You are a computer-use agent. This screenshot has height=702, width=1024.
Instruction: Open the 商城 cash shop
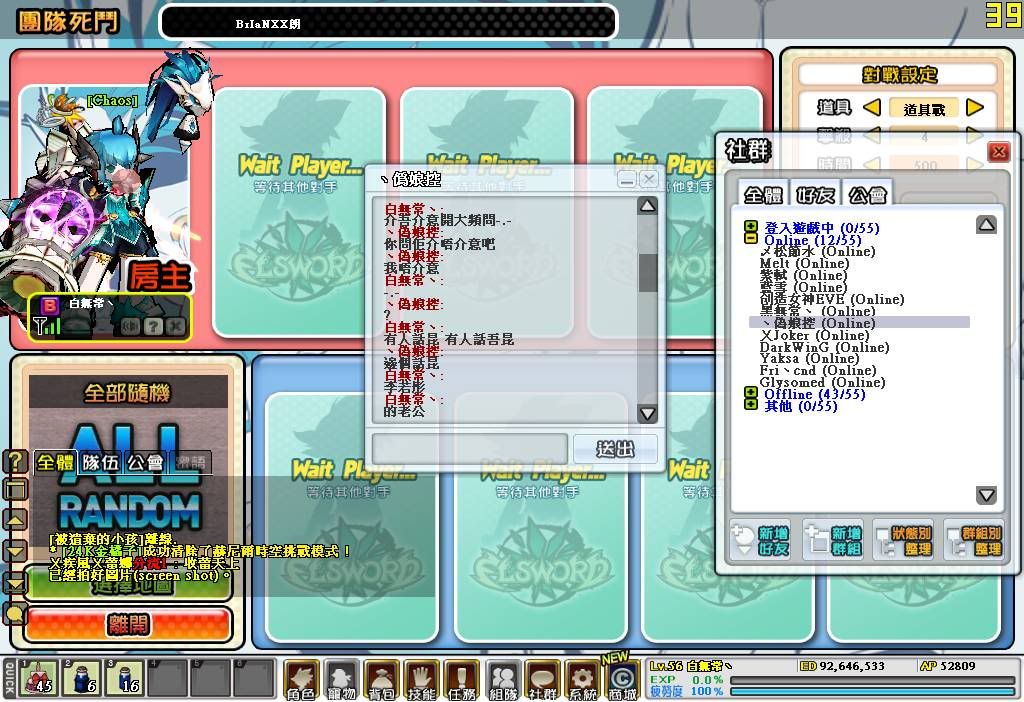pyautogui.click(x=622, y=679)
